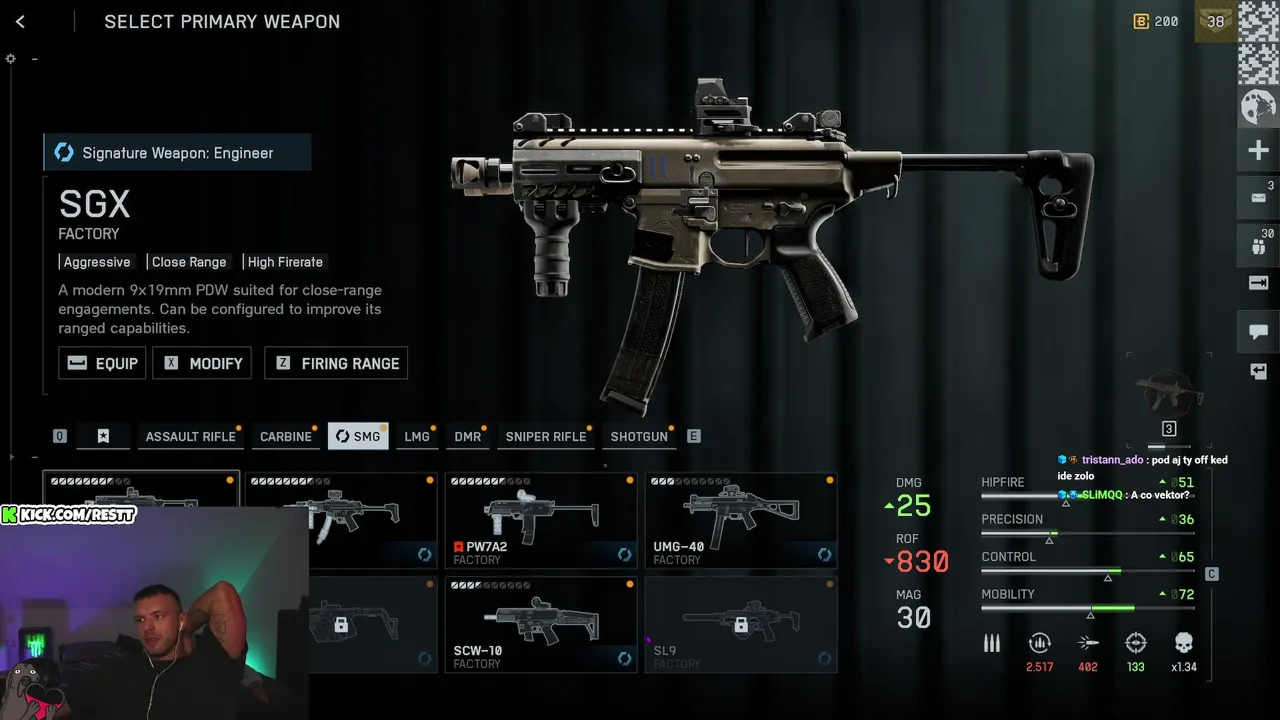Click the plus icon in right sidebar

point(1258,151)
